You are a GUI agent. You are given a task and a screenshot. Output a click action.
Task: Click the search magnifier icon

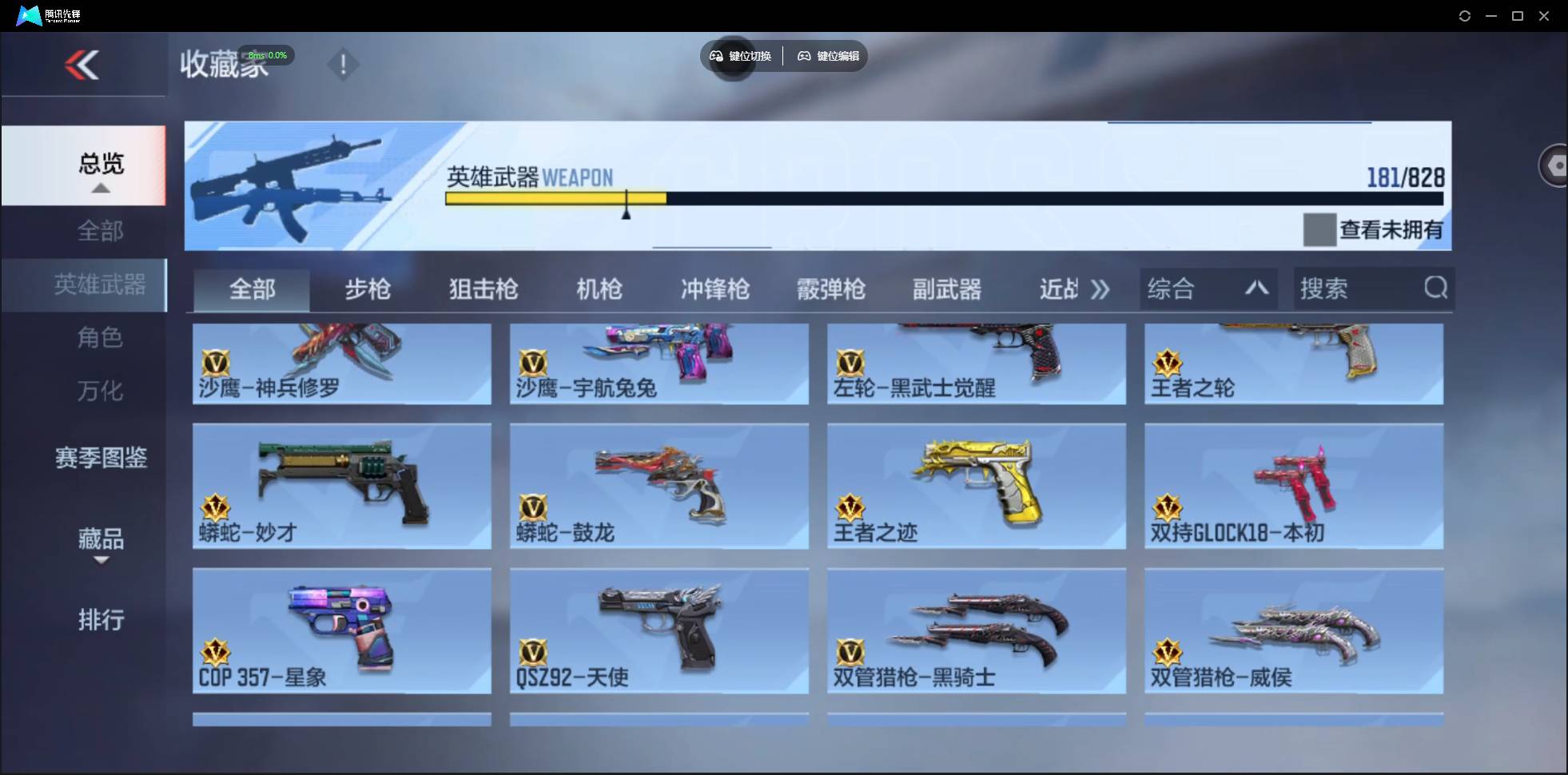point(1436,288)
